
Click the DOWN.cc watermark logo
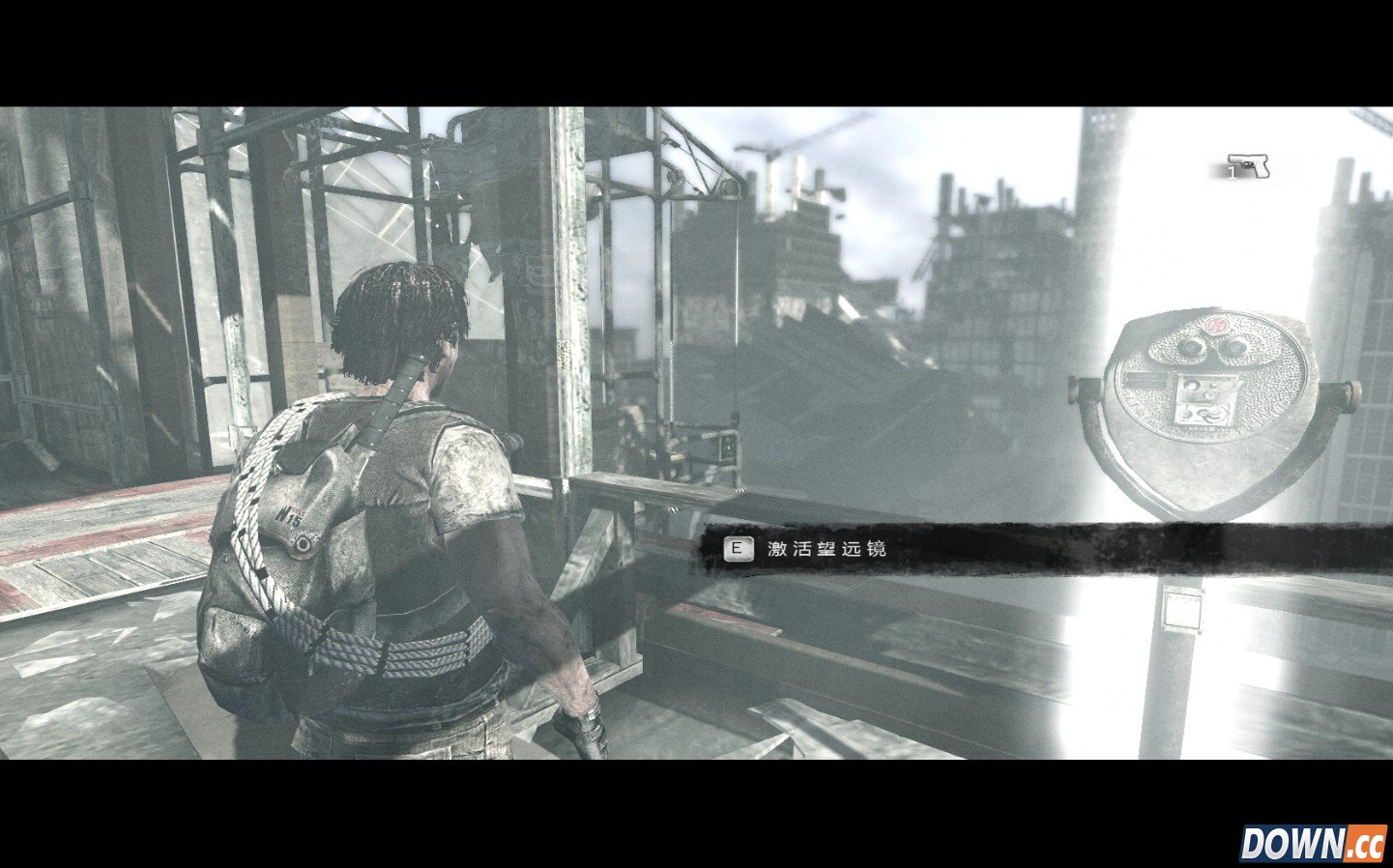click(x=1313, y=843)
